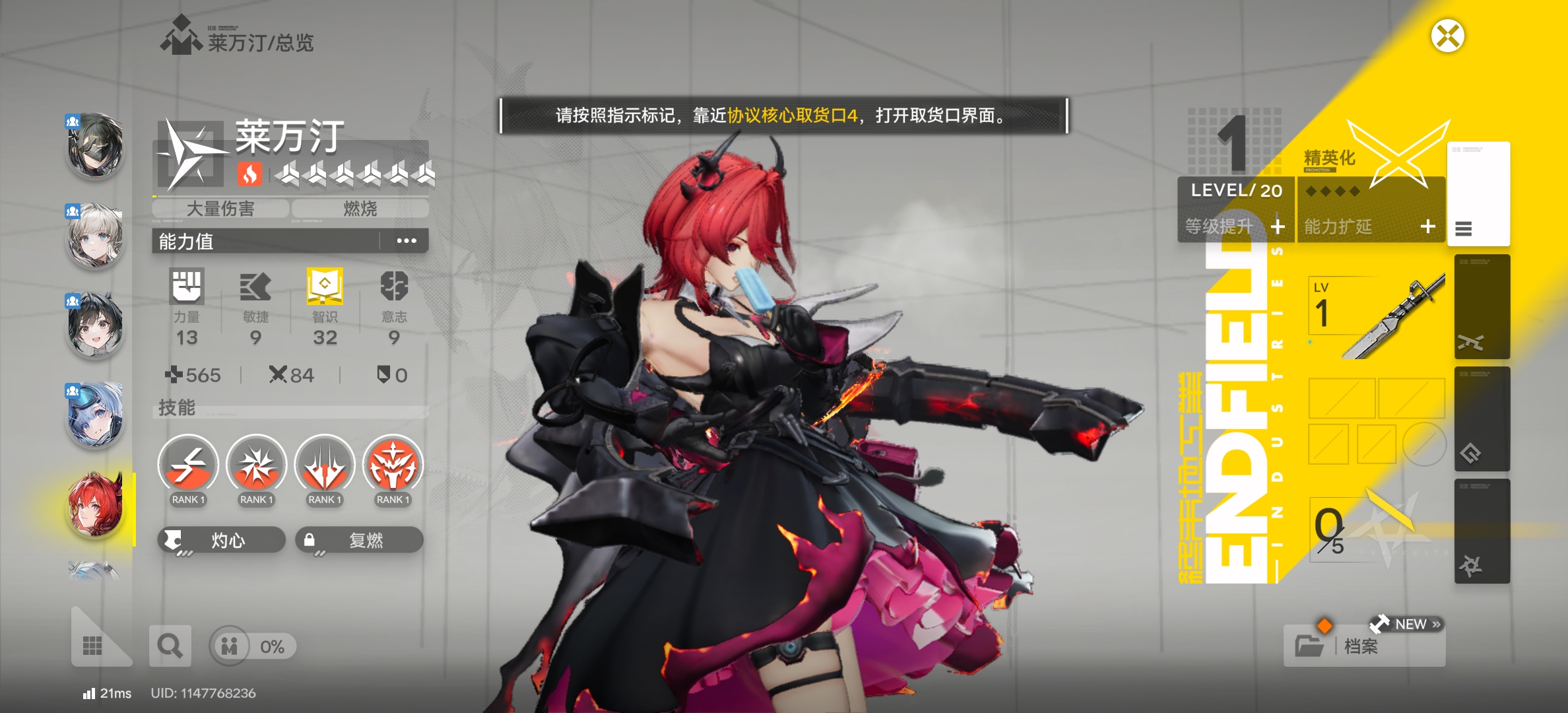The height and width of the screenshot is (713, 1568).
Task: Switch to the crossed weapons side tab
Action: [1482, 307]
